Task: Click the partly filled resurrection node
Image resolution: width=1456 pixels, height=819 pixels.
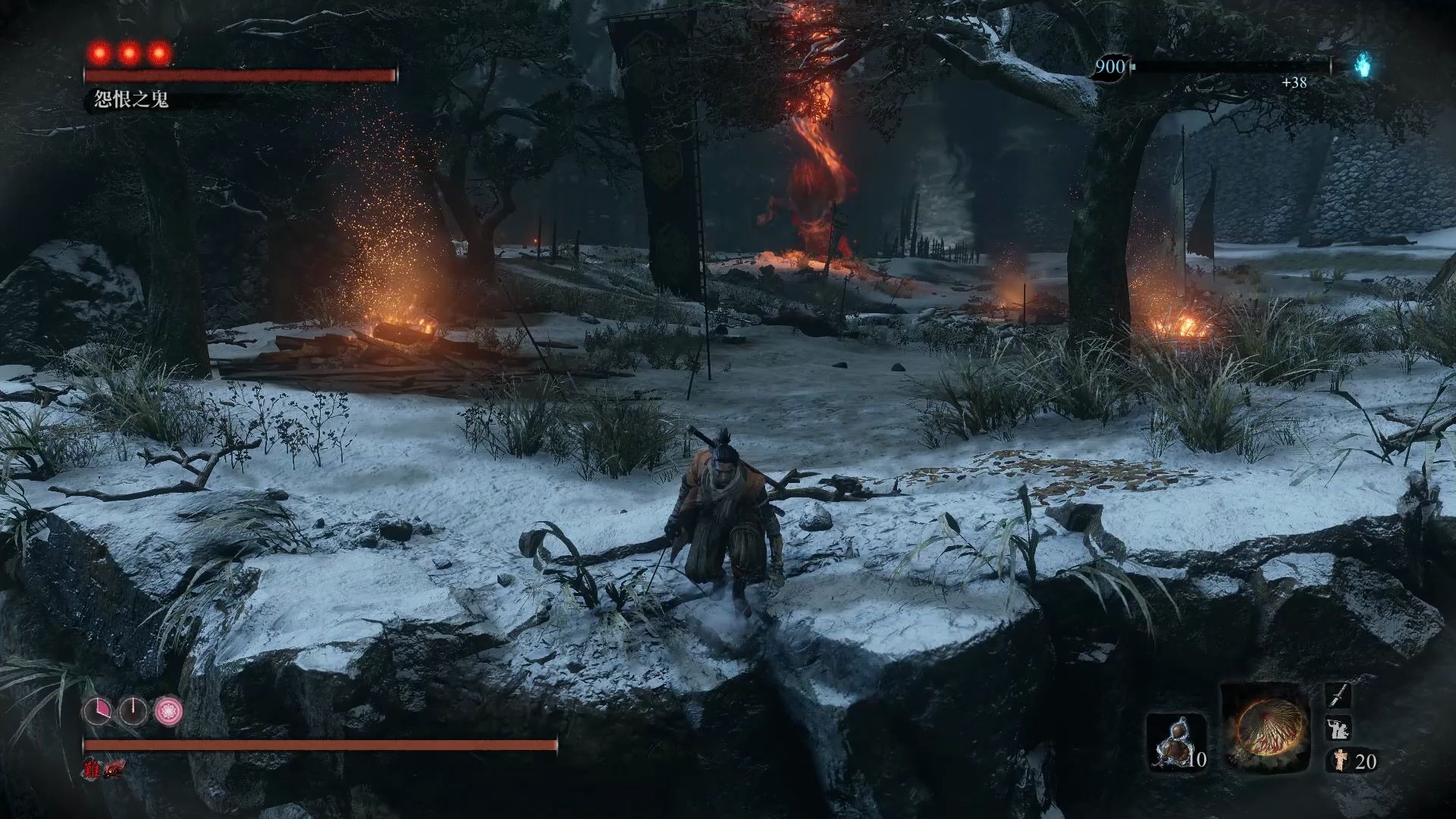Action: pyautogui.click(x=98, y=711)
